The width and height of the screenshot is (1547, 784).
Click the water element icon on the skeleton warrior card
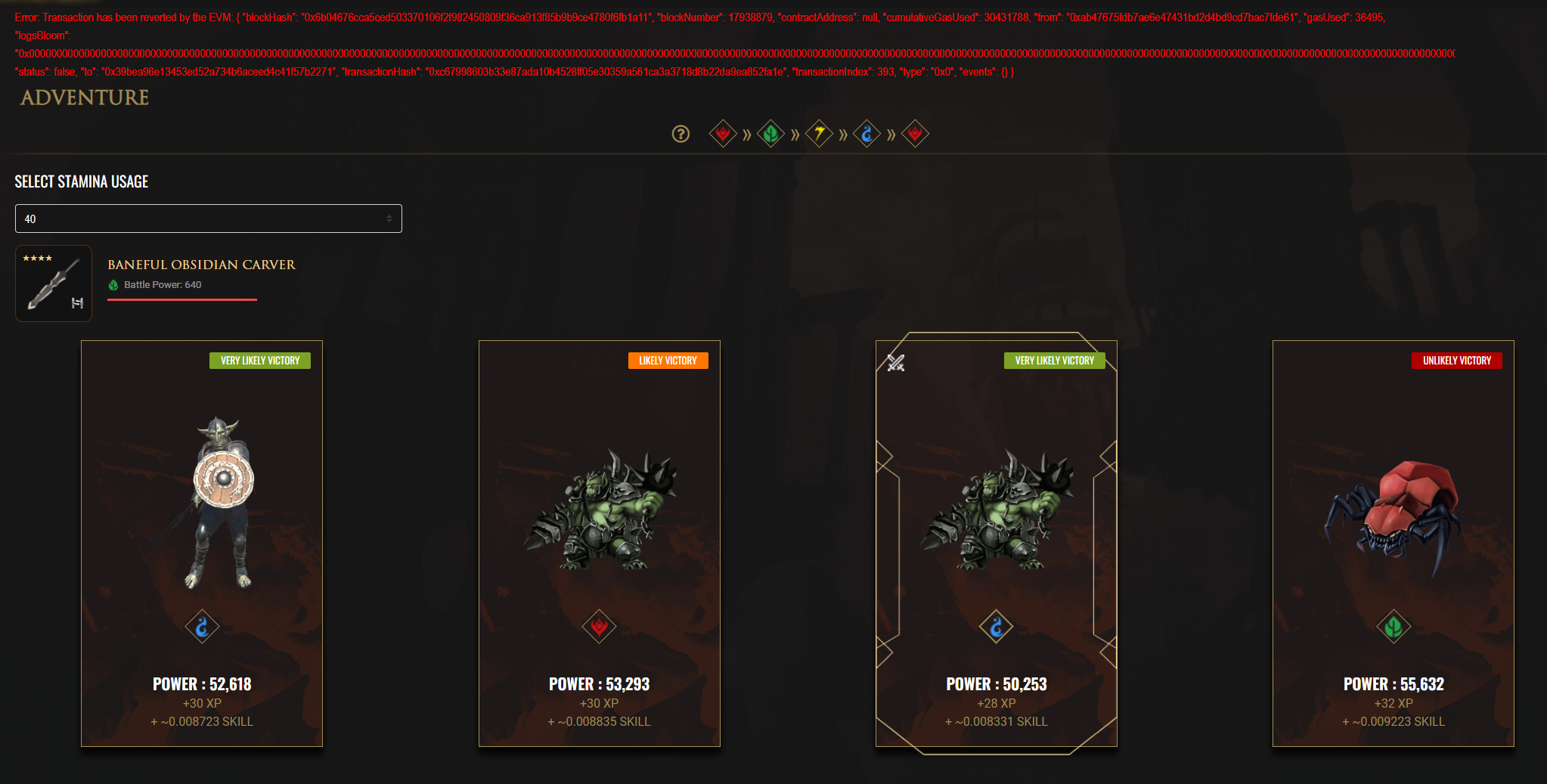tap(202, 626)
